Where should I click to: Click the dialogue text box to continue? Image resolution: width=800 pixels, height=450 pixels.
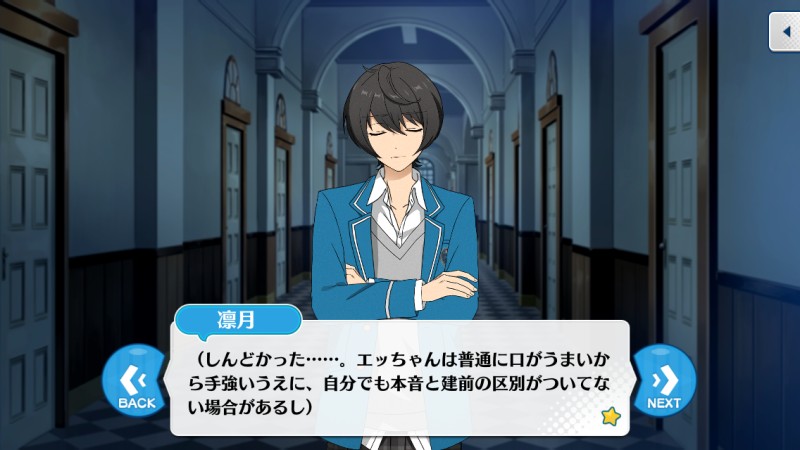click(x=400, y=380)
